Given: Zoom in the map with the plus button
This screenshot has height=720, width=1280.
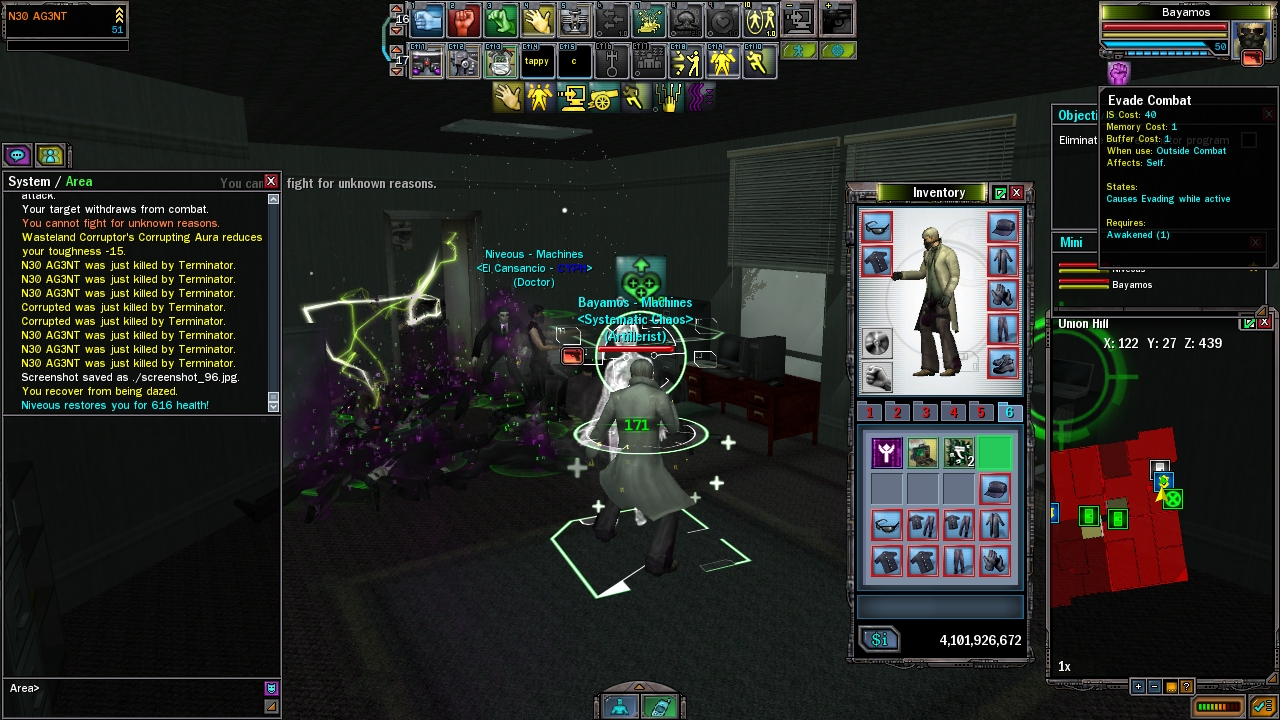Looking at the screenshot, I should [1138, 687].
